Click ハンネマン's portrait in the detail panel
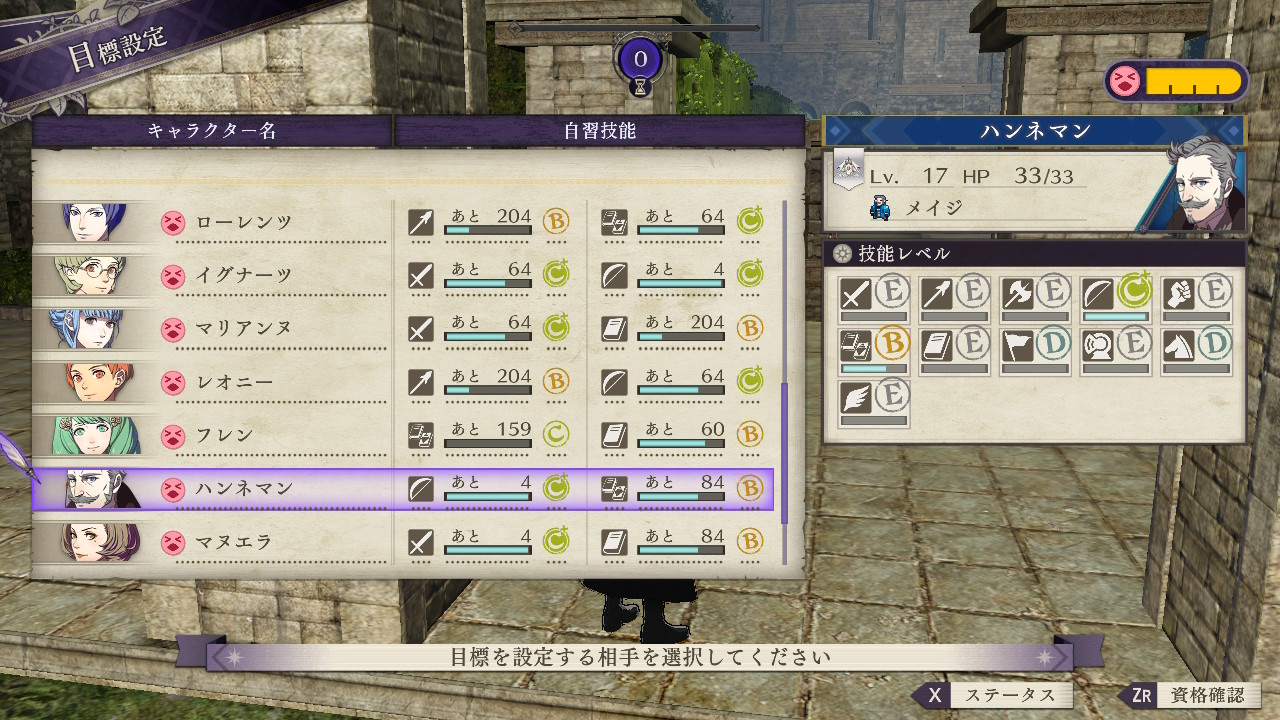Screen dimensions: 1280x720 point(1203,184)
